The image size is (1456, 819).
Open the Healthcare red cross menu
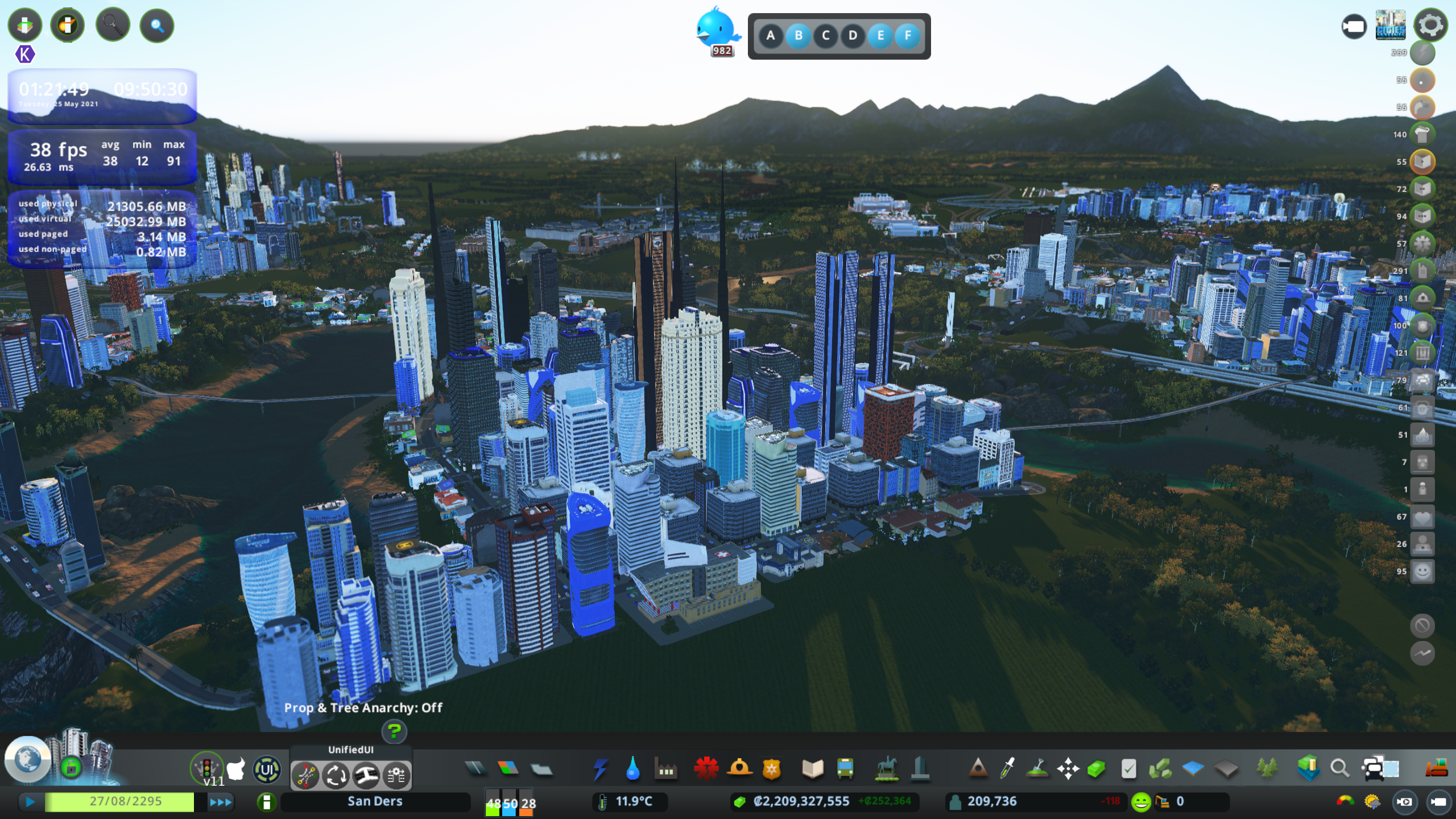point(706,769)
